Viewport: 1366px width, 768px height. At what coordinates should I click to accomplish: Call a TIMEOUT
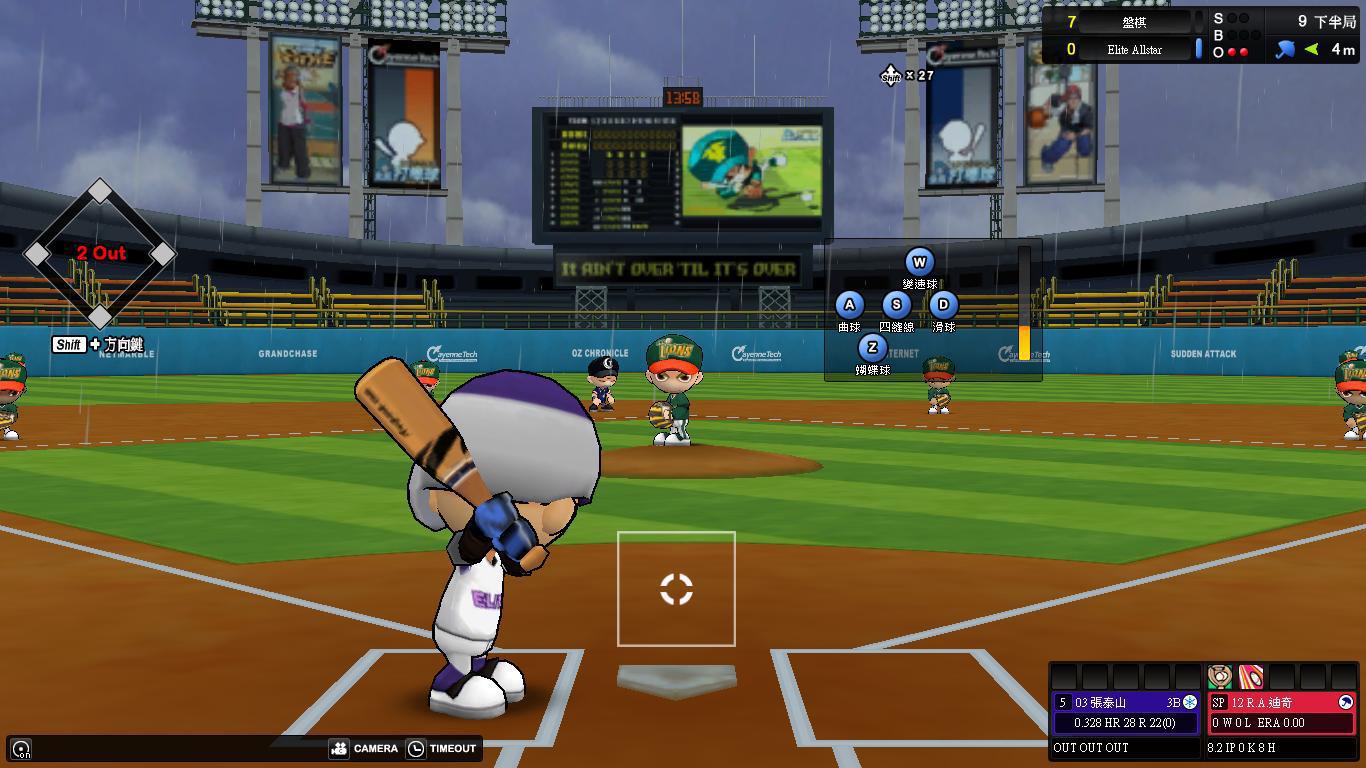point(442,748)
